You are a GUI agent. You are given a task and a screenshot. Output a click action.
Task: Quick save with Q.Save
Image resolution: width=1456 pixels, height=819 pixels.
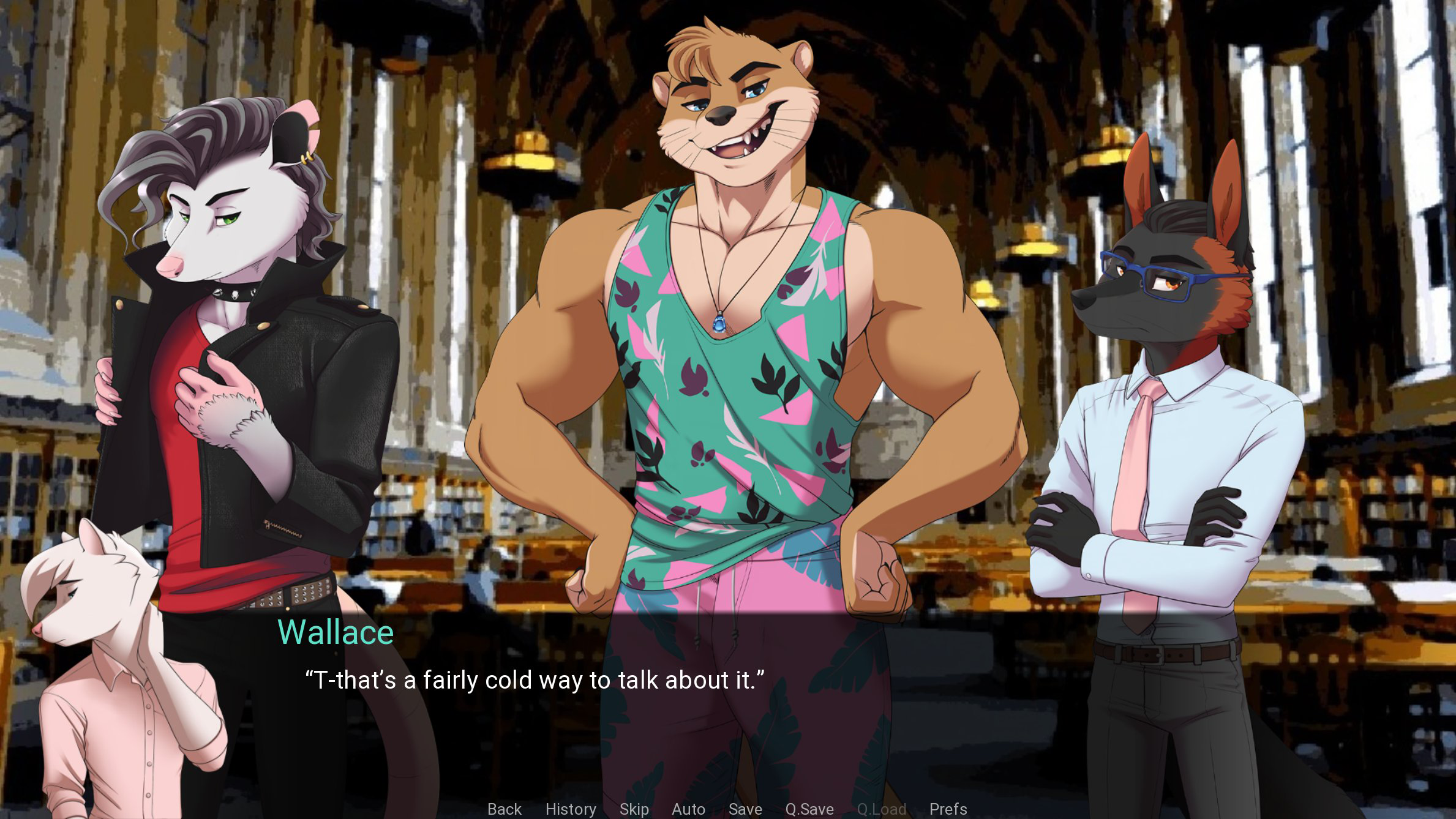809,809
